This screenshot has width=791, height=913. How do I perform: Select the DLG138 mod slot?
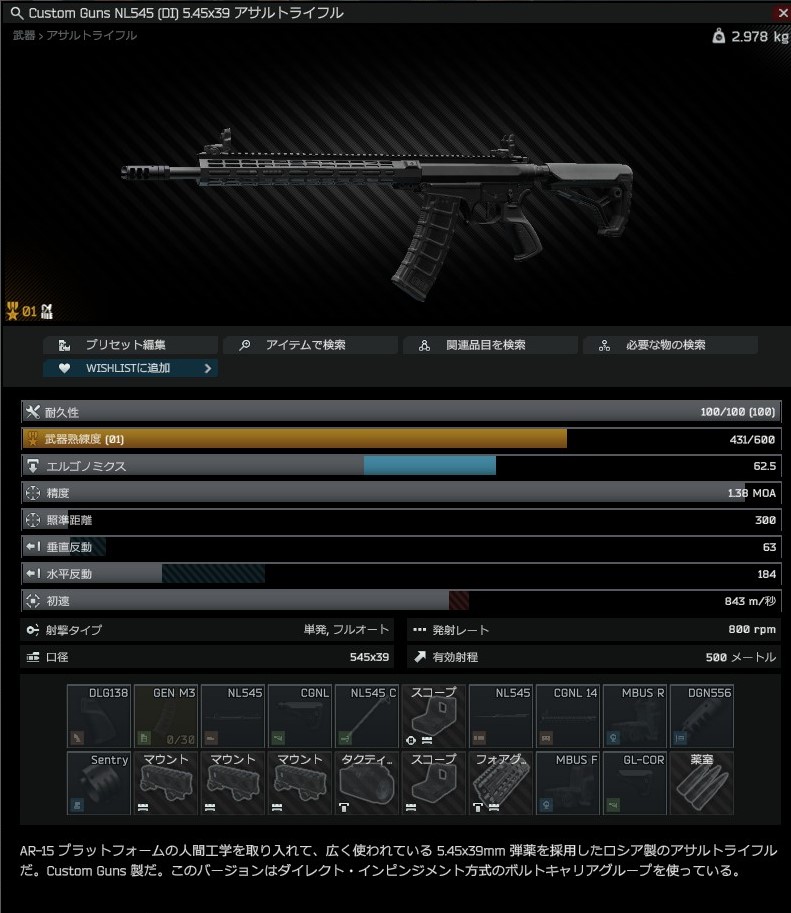[99, 716]
